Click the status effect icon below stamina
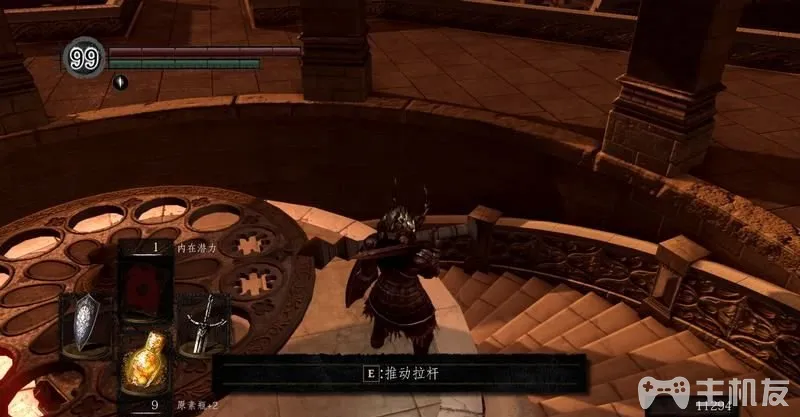 [x=119, y=82]
